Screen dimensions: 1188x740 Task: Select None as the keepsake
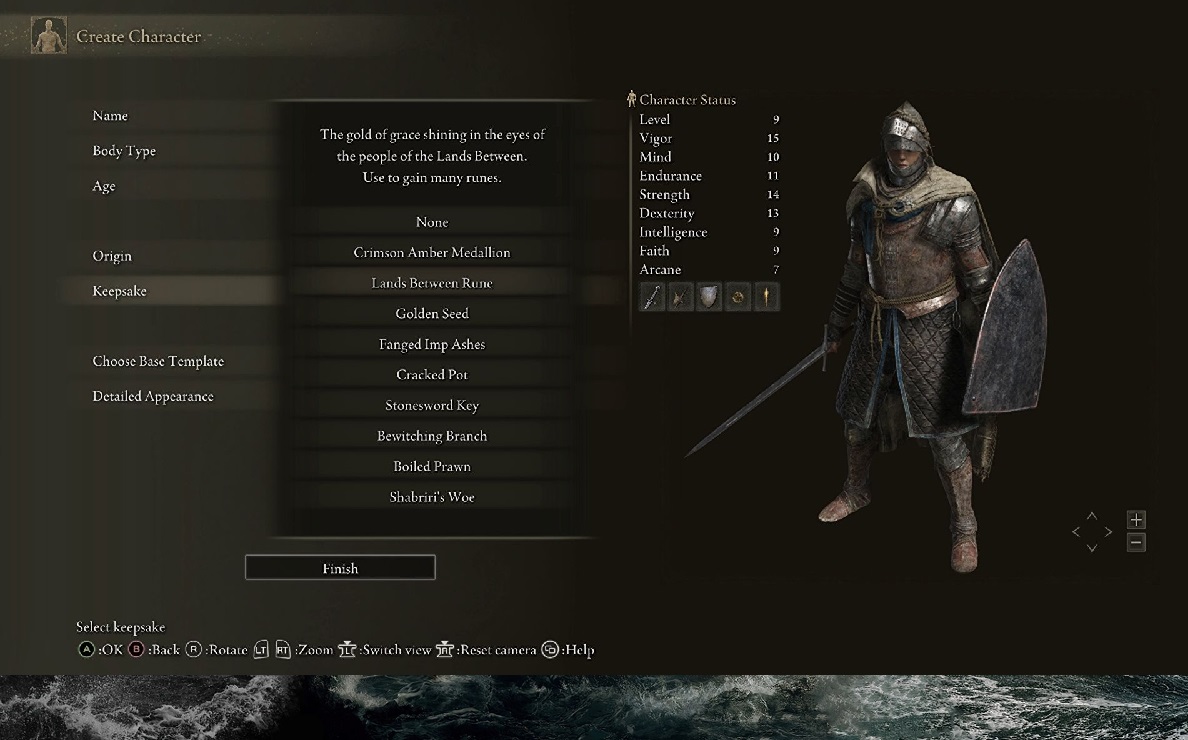click(432, 222)
